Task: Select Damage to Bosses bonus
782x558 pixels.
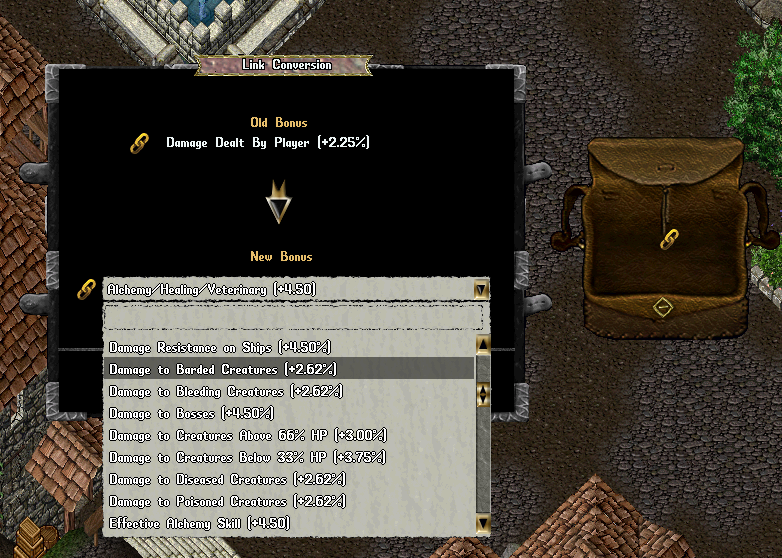Action: click(x=190, y=413)
